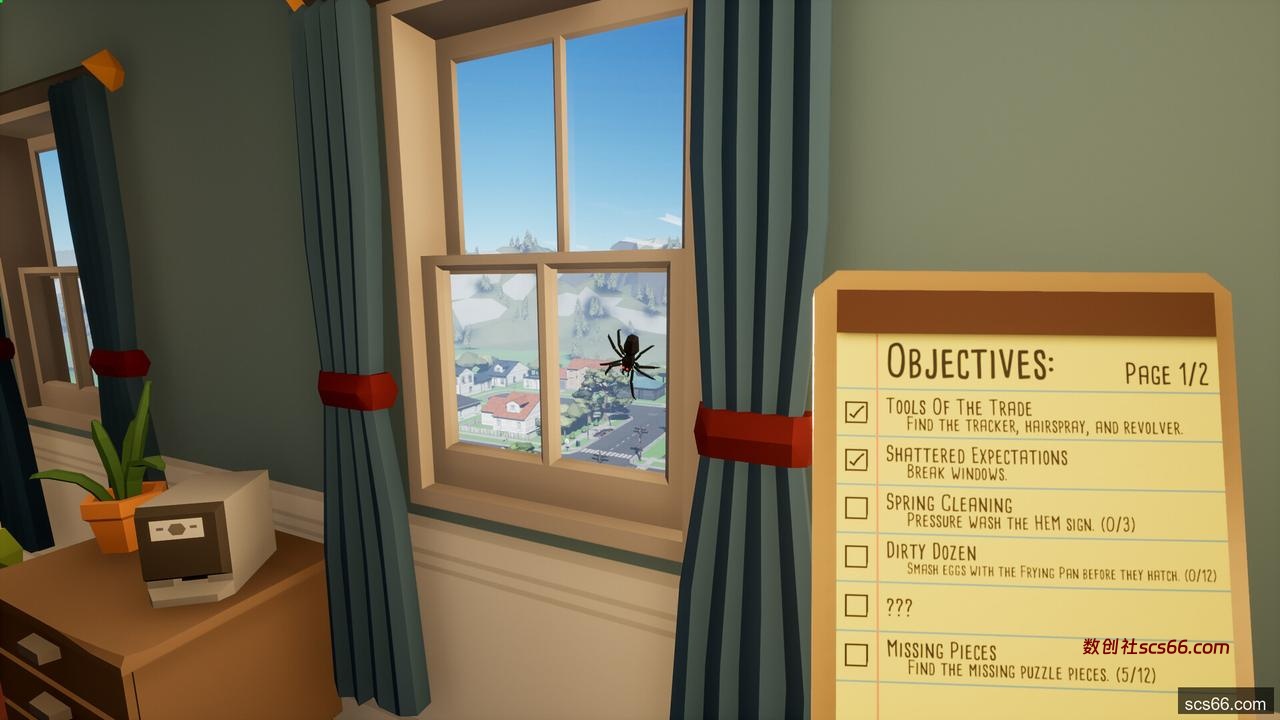Toggle the Dirty Dozen objective checkbox
The image size is (1280, 720).
856,556
